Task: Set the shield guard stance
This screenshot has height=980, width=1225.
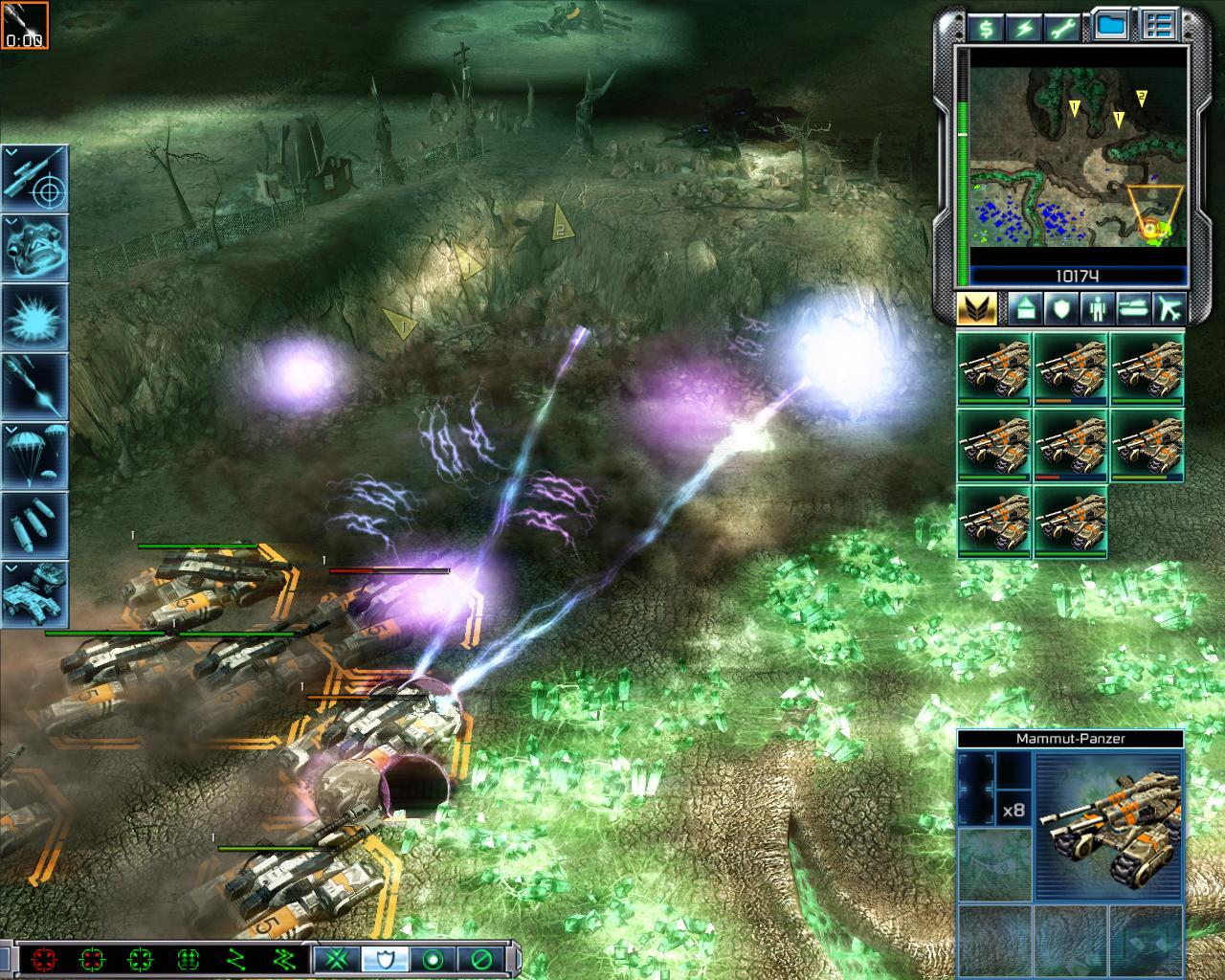Action: 385,958
